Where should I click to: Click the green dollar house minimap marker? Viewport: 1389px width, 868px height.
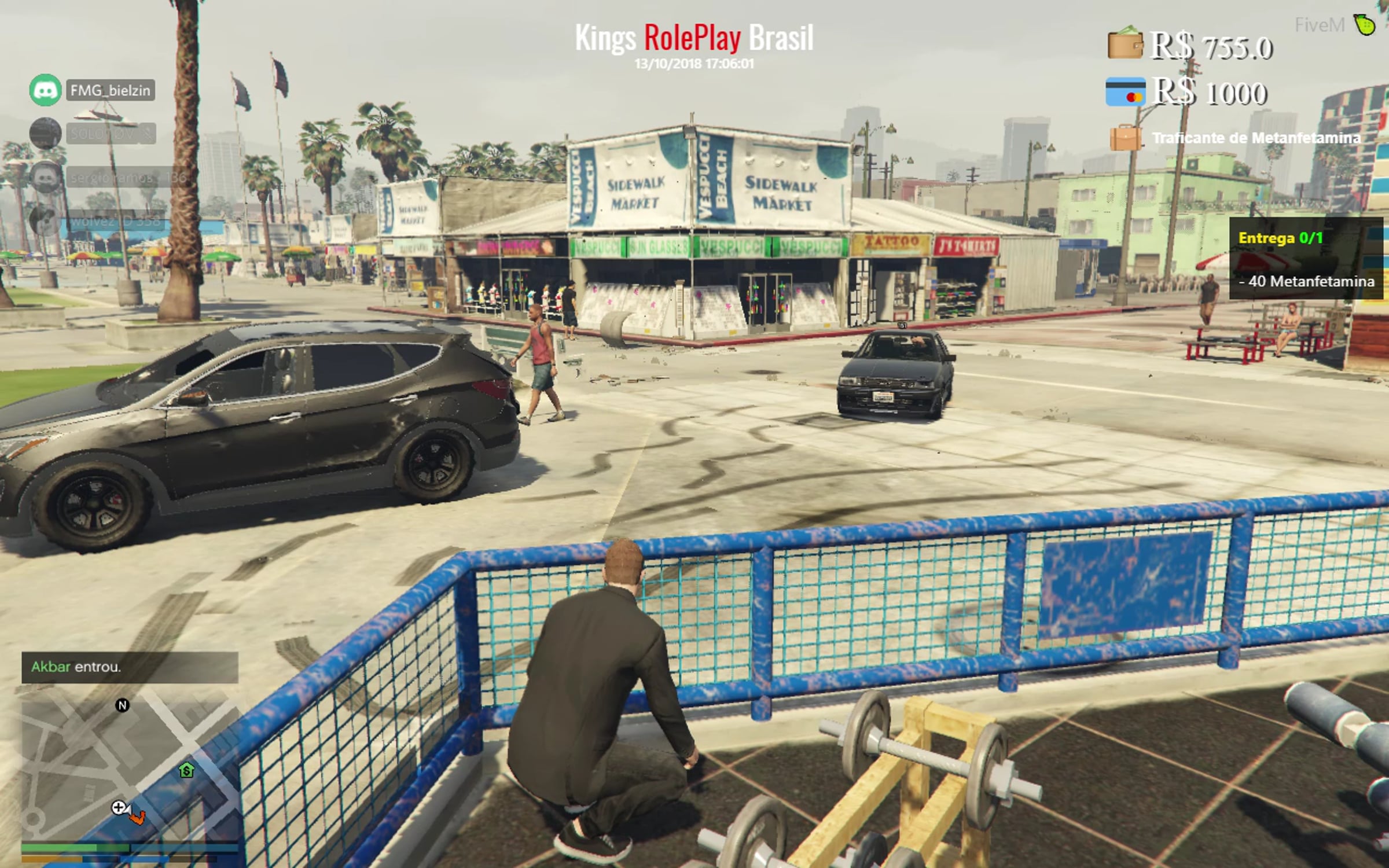(x=186, y=770)
